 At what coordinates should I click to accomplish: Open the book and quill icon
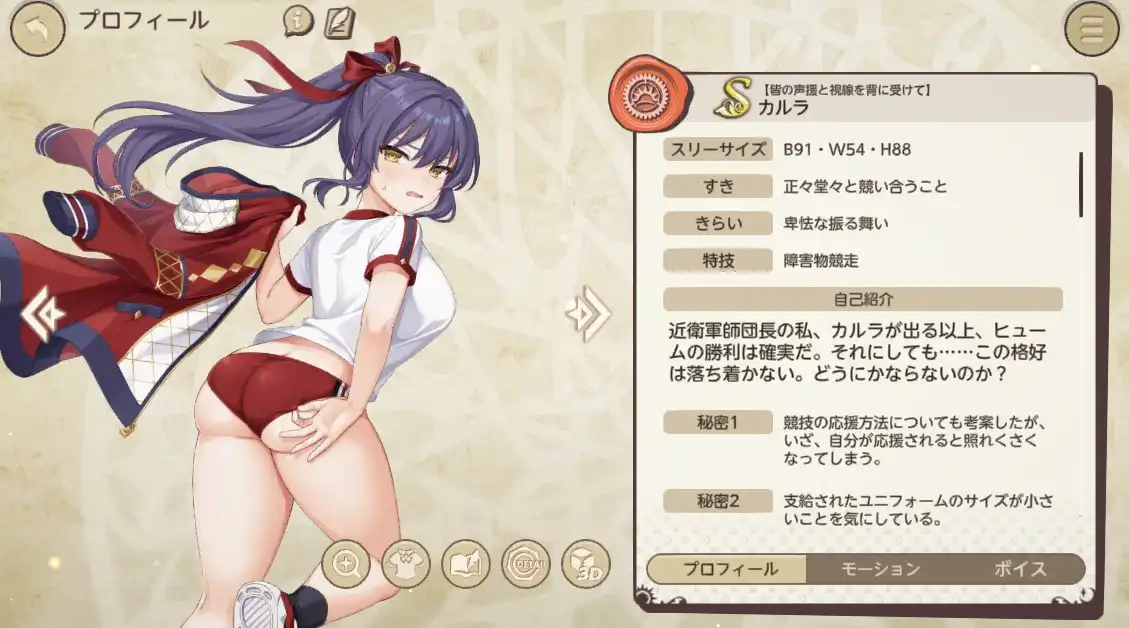[465, 565]
